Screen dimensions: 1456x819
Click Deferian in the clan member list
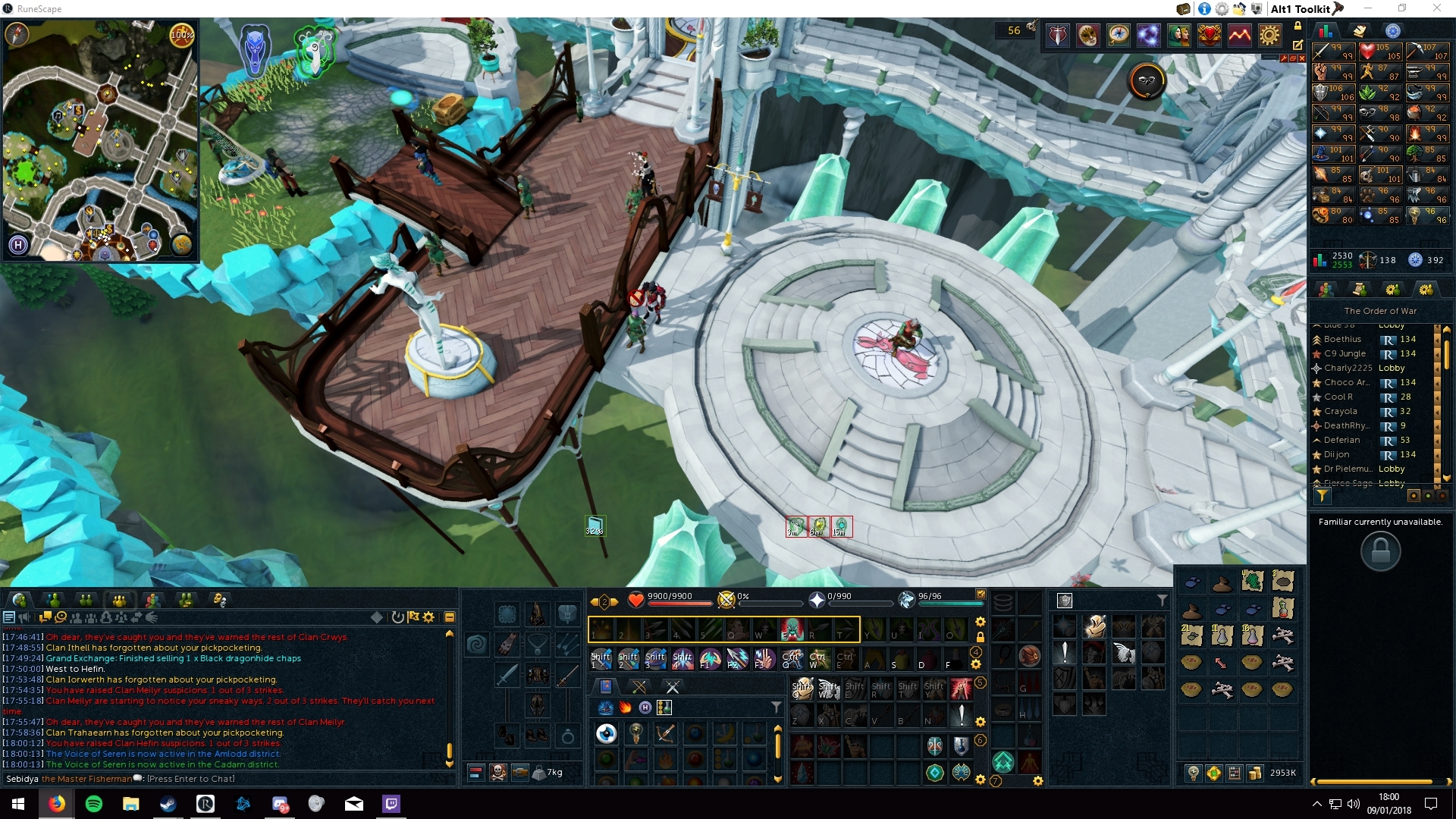(1342, 440)
